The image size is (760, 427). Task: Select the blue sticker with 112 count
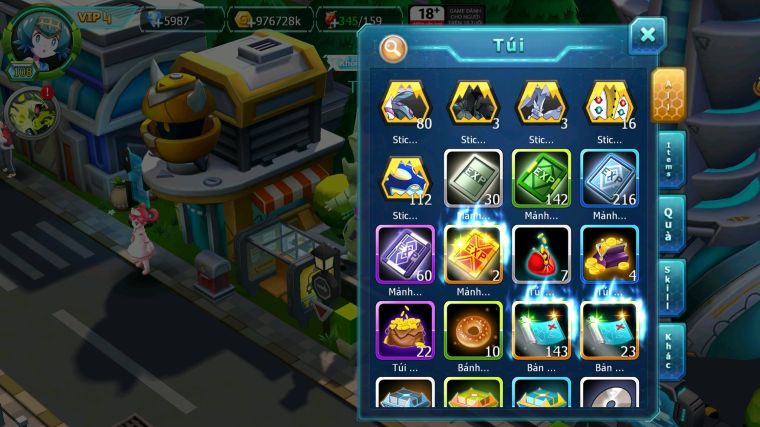[x=405, y=178]
